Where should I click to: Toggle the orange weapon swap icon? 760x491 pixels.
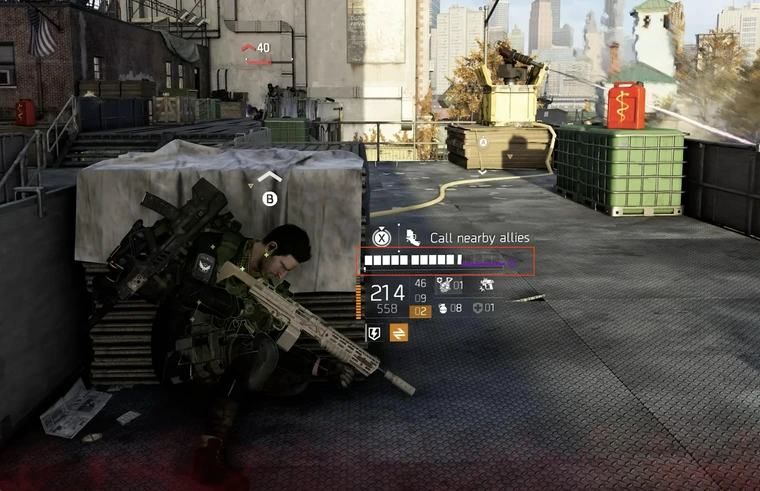click(x=398, y=333)
